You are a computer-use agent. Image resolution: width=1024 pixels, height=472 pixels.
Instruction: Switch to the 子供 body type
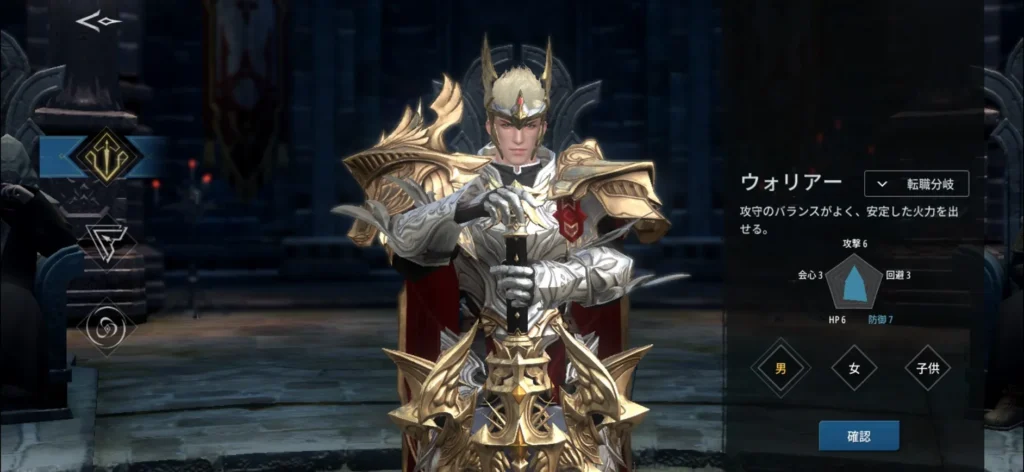click(x=927, y=368)
